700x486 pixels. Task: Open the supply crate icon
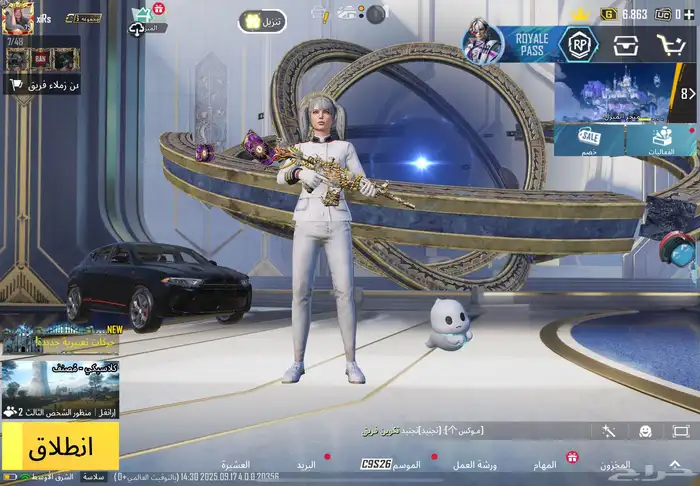628,44
